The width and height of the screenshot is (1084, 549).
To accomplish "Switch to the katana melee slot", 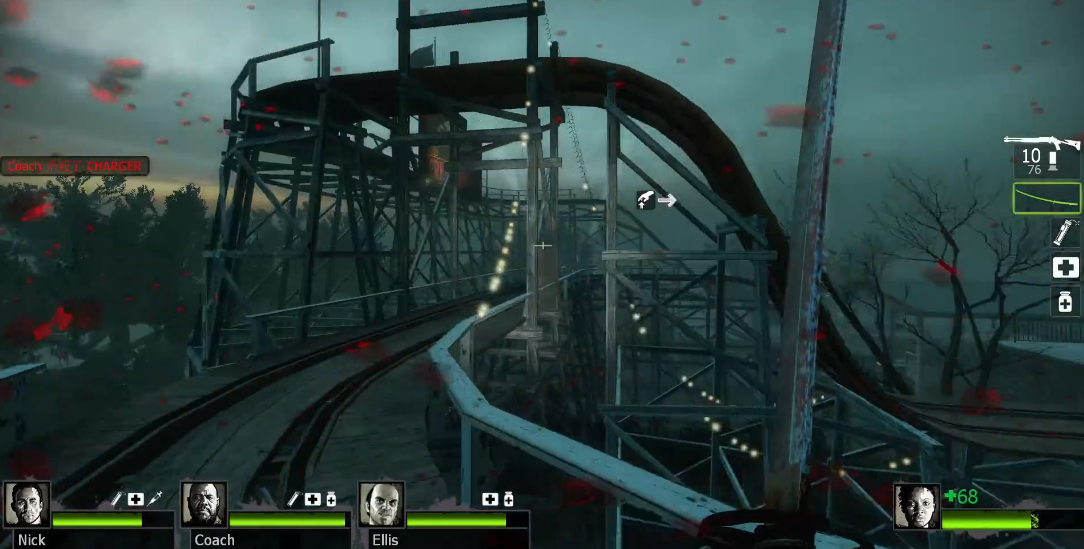I will pos(1047,198).
